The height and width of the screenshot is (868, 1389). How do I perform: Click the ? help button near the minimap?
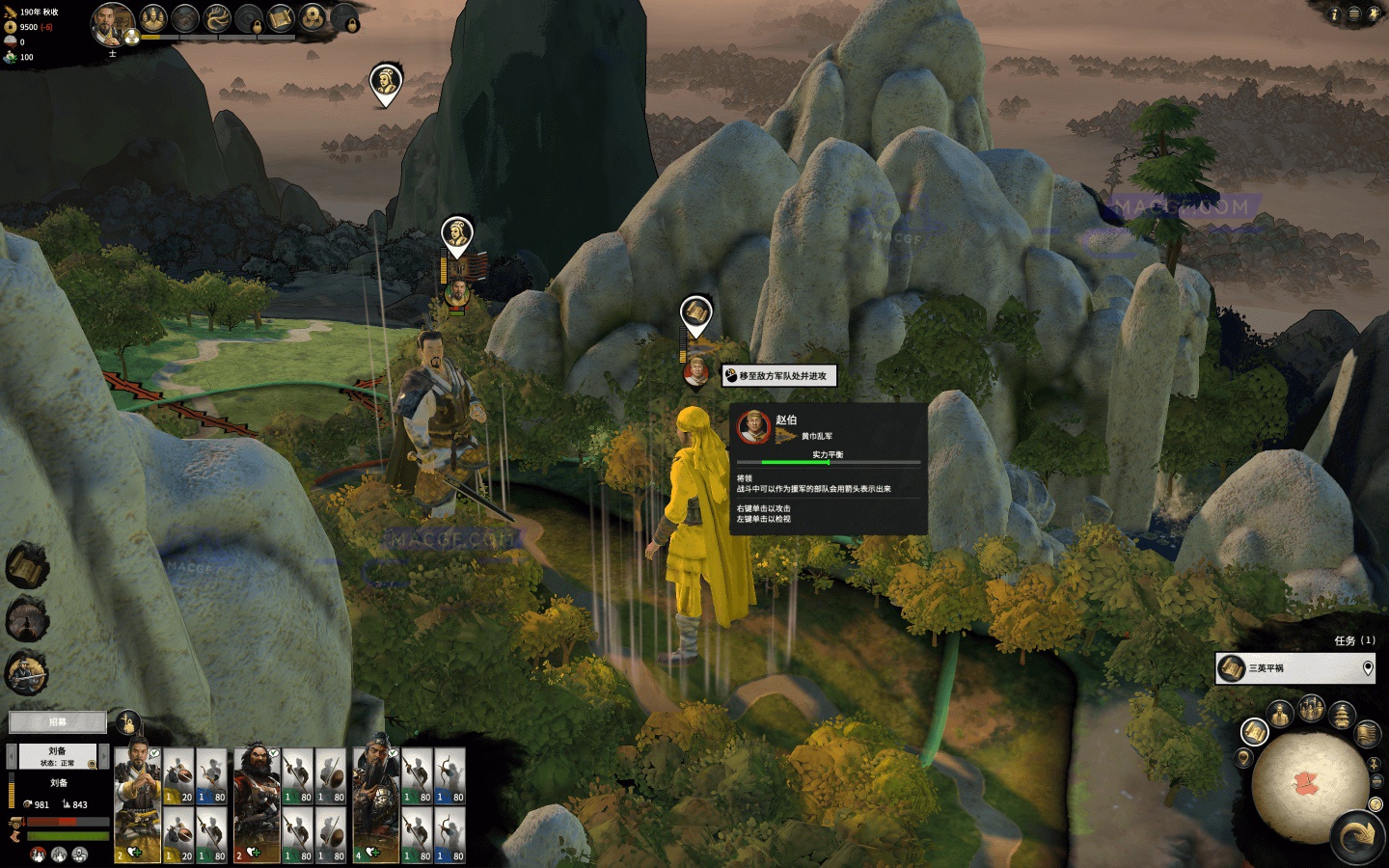(x=1375, y=803)
